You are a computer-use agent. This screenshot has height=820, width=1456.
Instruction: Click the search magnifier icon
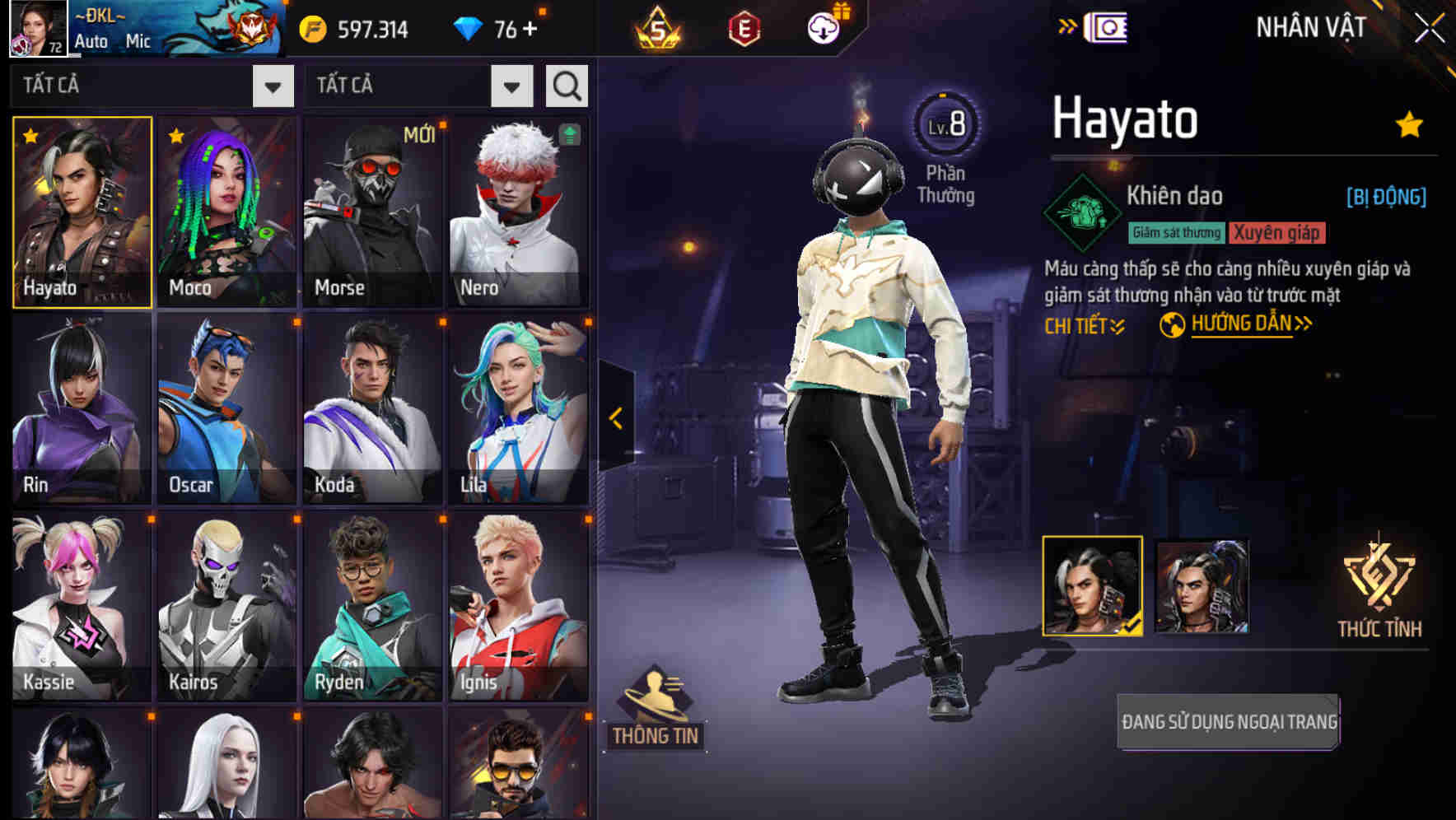click(x=566, y=85)
